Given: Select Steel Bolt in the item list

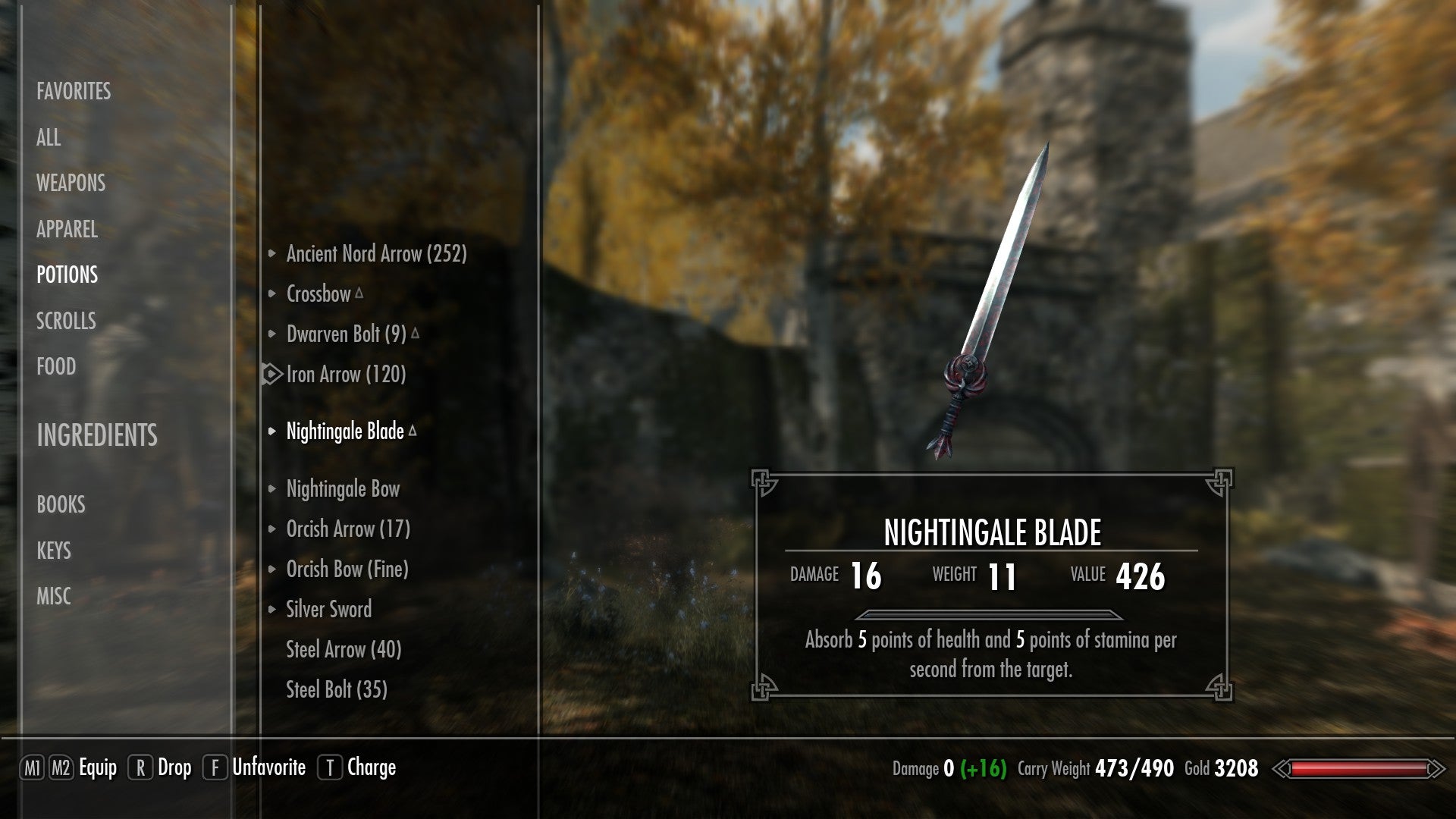Looking at the screenshot, I should tap(337, 689).
